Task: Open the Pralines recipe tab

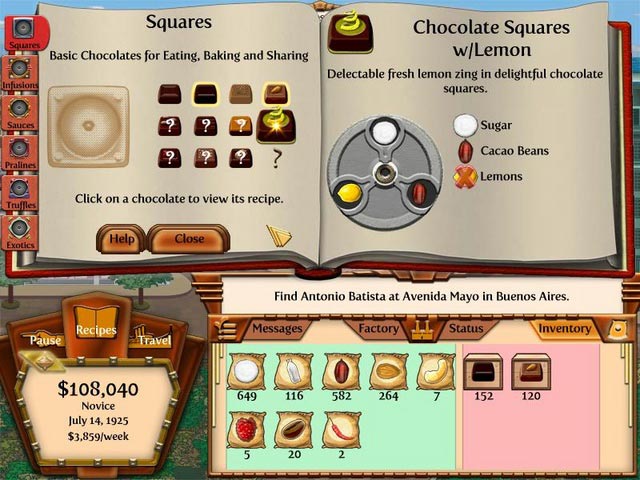Action: pyautogui.click(x=20, y=152)
